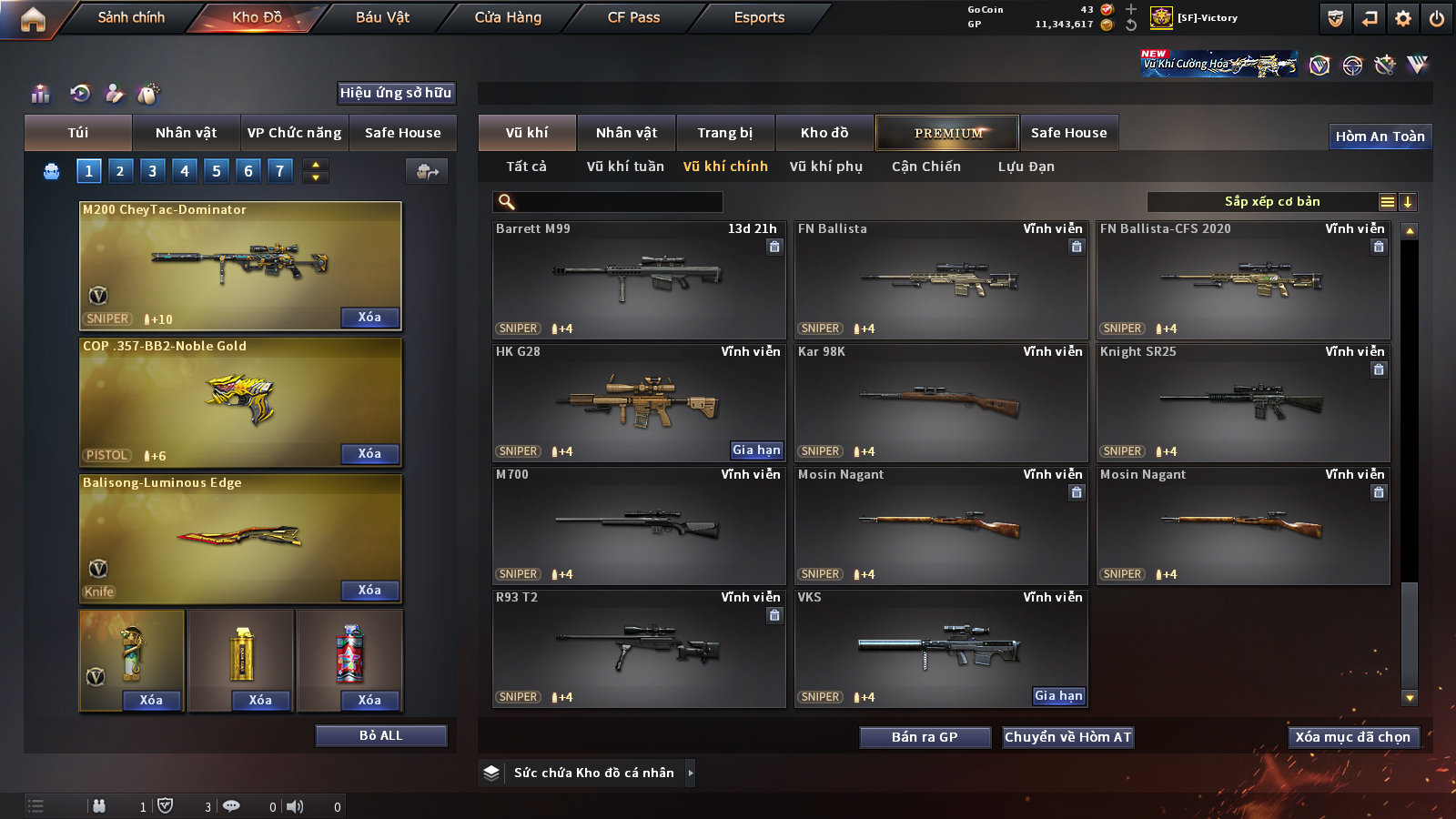Switch to the PREMIUM storage tab

947,133
